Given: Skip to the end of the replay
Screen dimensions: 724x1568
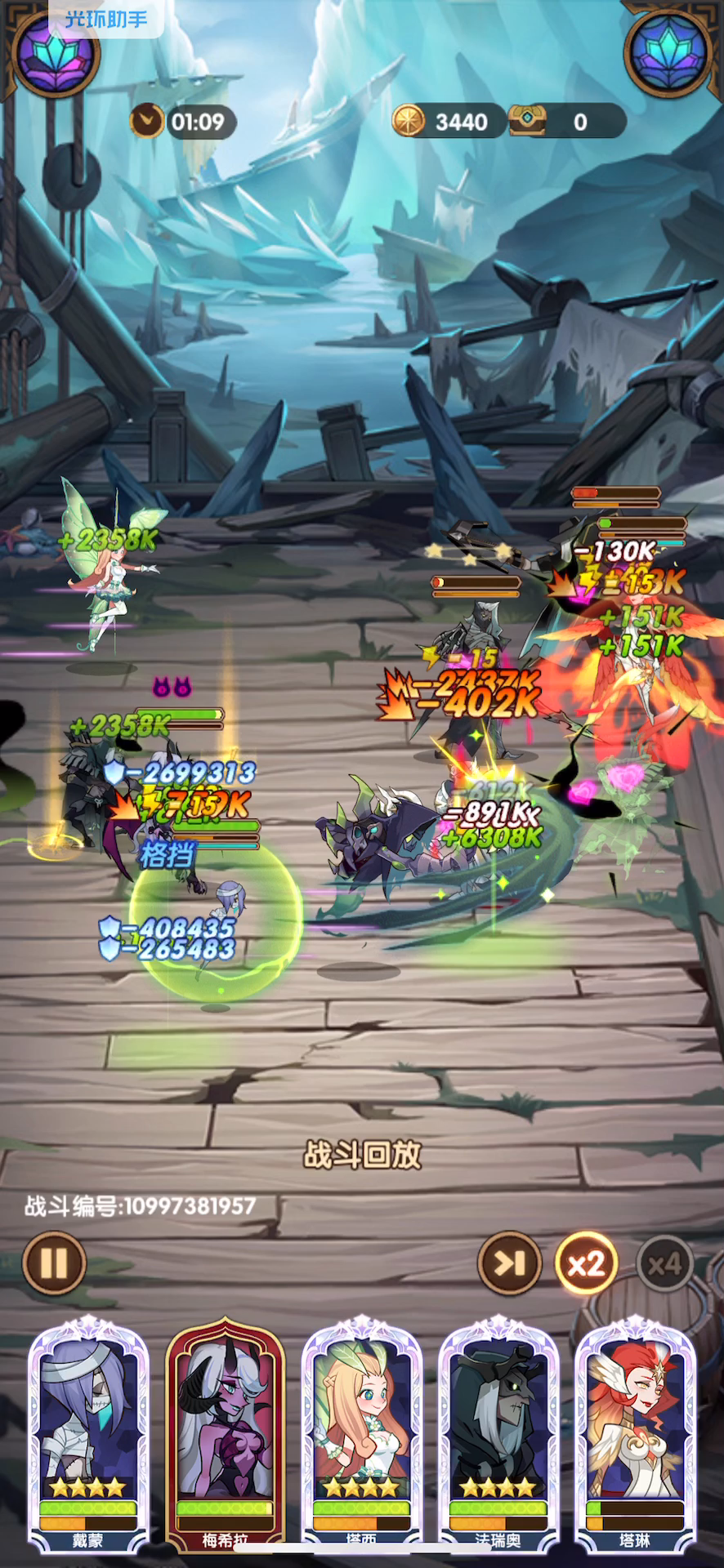Looking at the screenshot, I should [510, 1263].
